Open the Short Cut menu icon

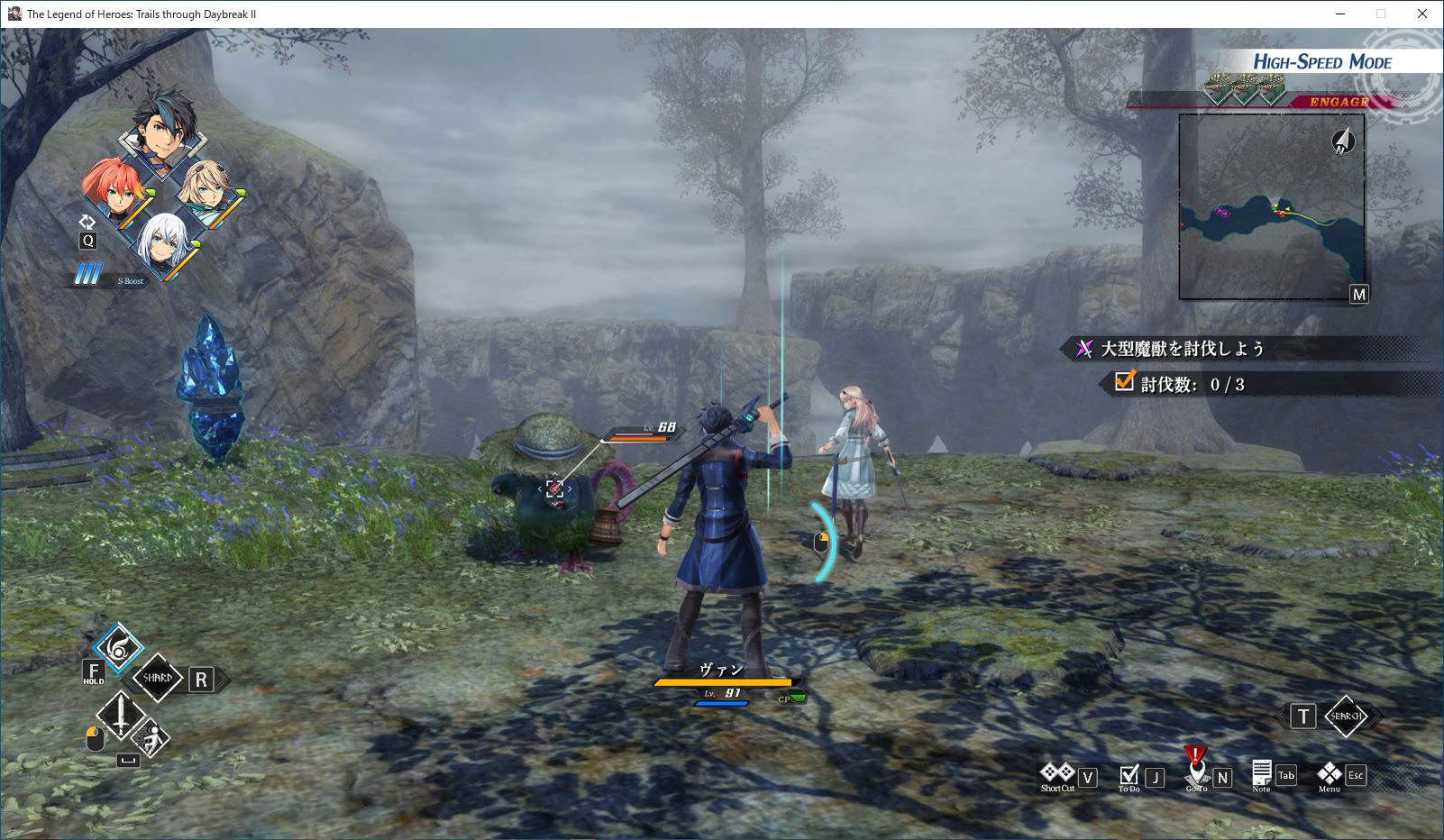click(x=1057, y=773)
